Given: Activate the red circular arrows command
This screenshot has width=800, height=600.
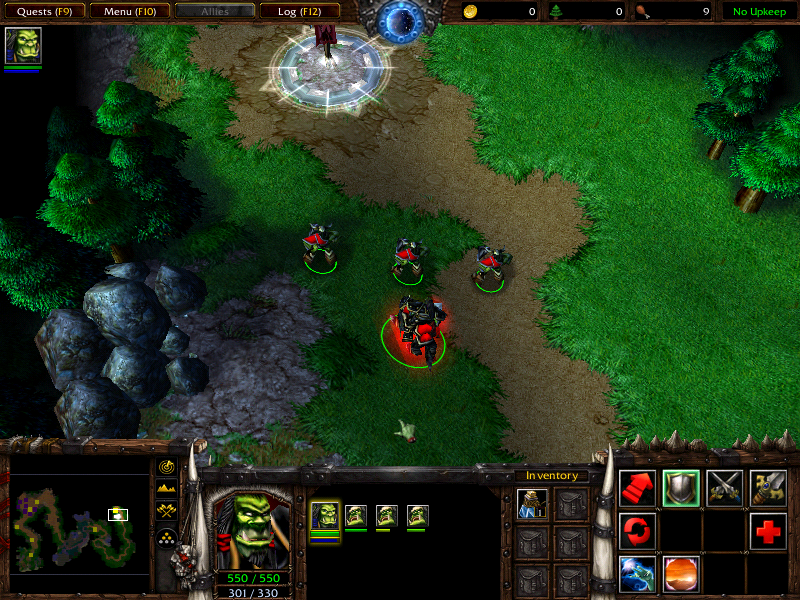Looking at the screenshot, I should (637, 531).
